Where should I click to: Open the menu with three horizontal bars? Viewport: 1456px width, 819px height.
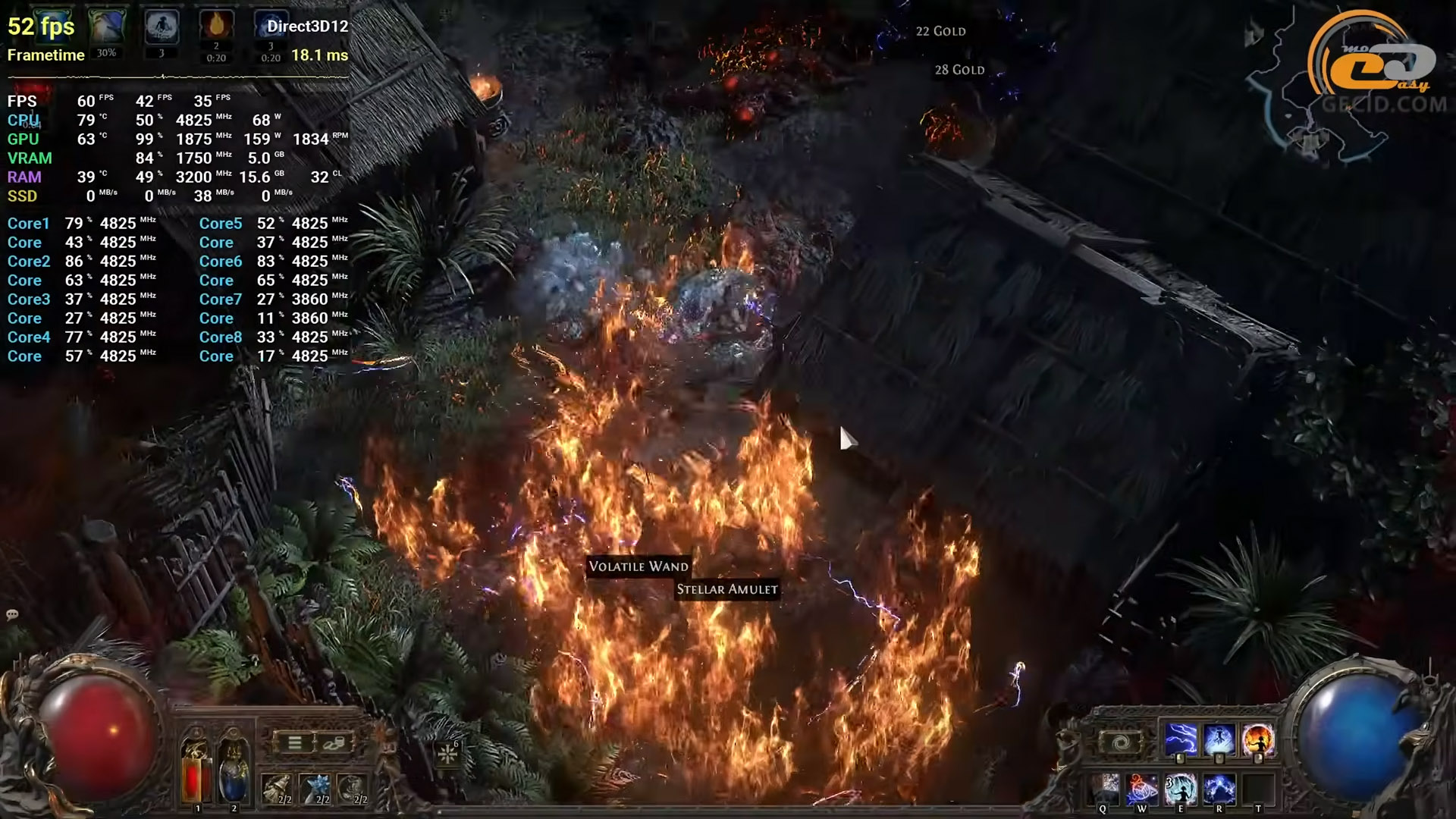tap(295, 742)
